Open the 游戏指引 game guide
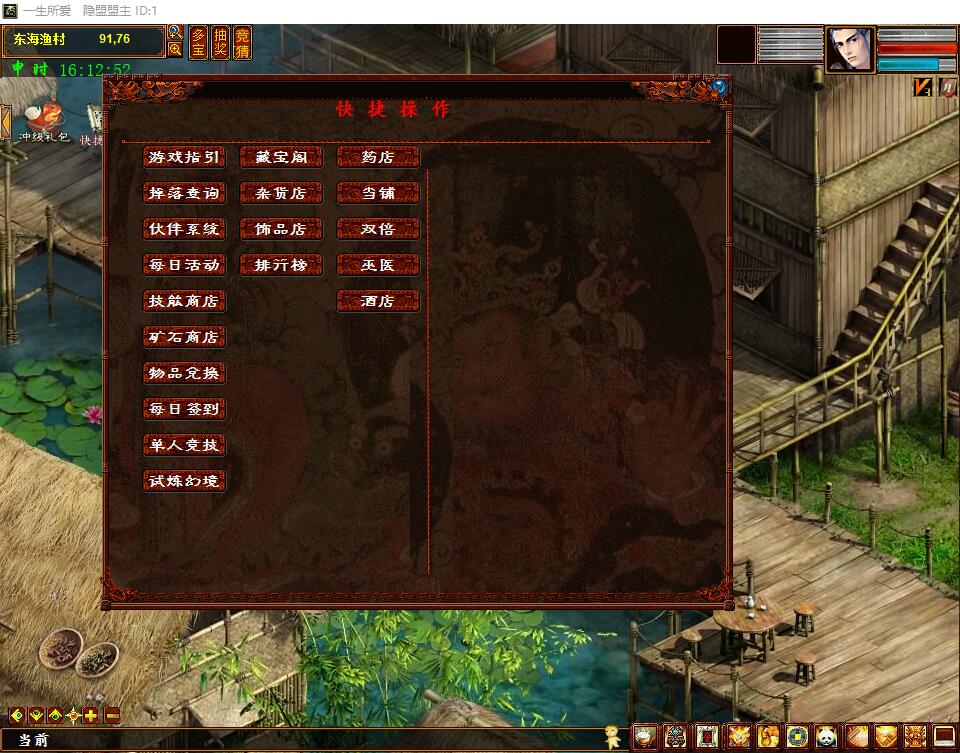Screen dimensions: 960x753 [x=184, y=157]
